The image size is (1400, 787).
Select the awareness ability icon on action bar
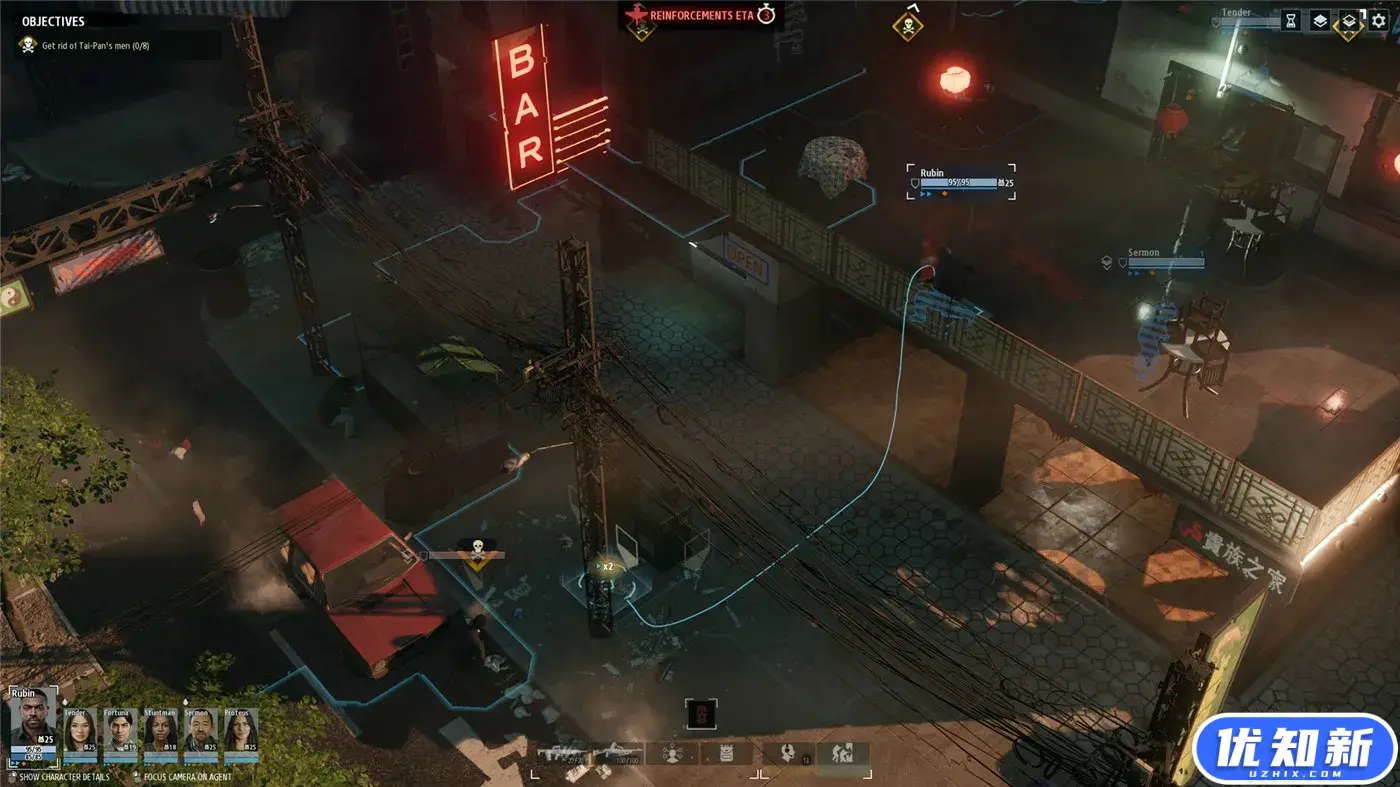tap(670, 752)
